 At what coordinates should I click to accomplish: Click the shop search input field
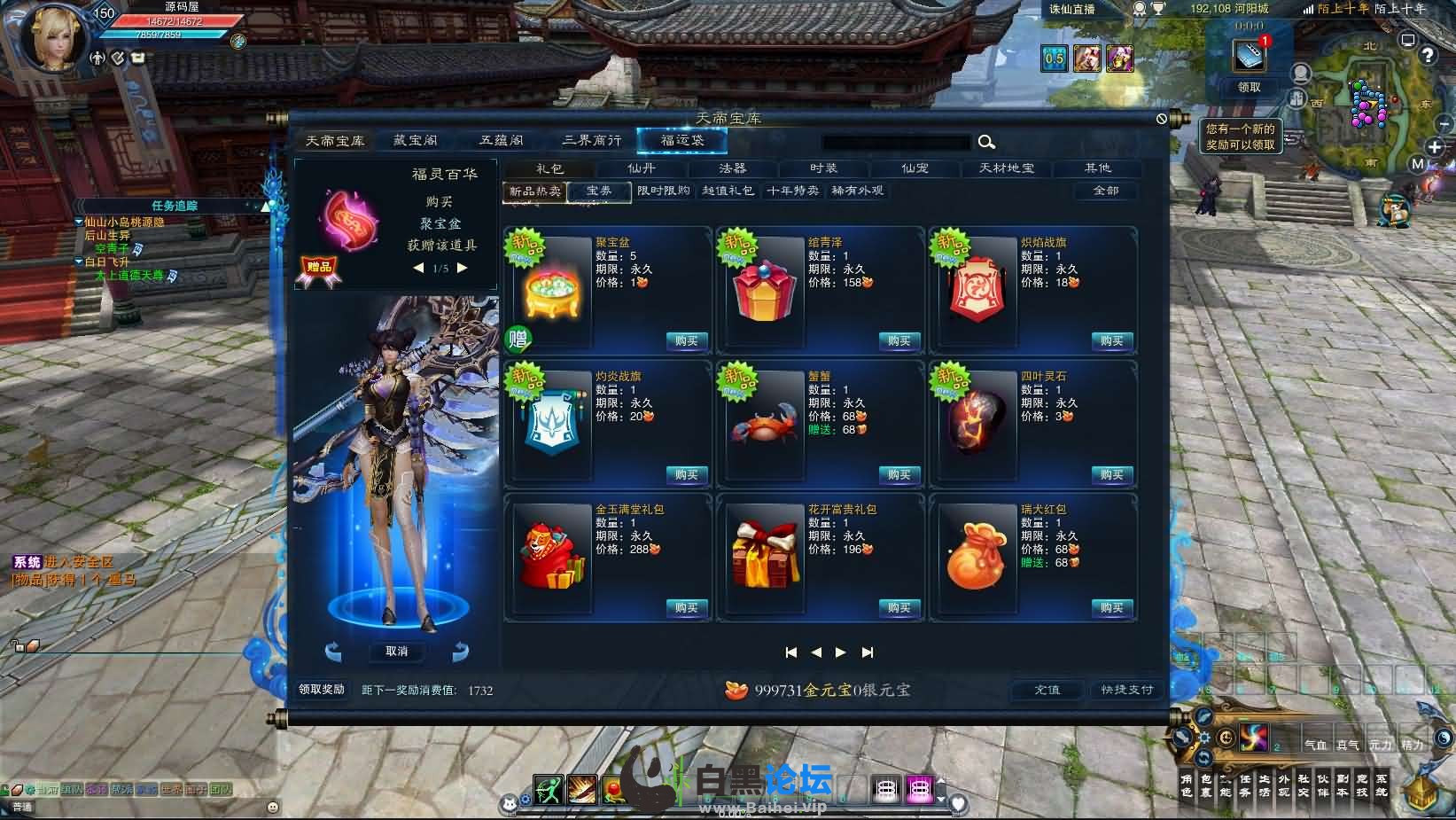coord(895,142)
